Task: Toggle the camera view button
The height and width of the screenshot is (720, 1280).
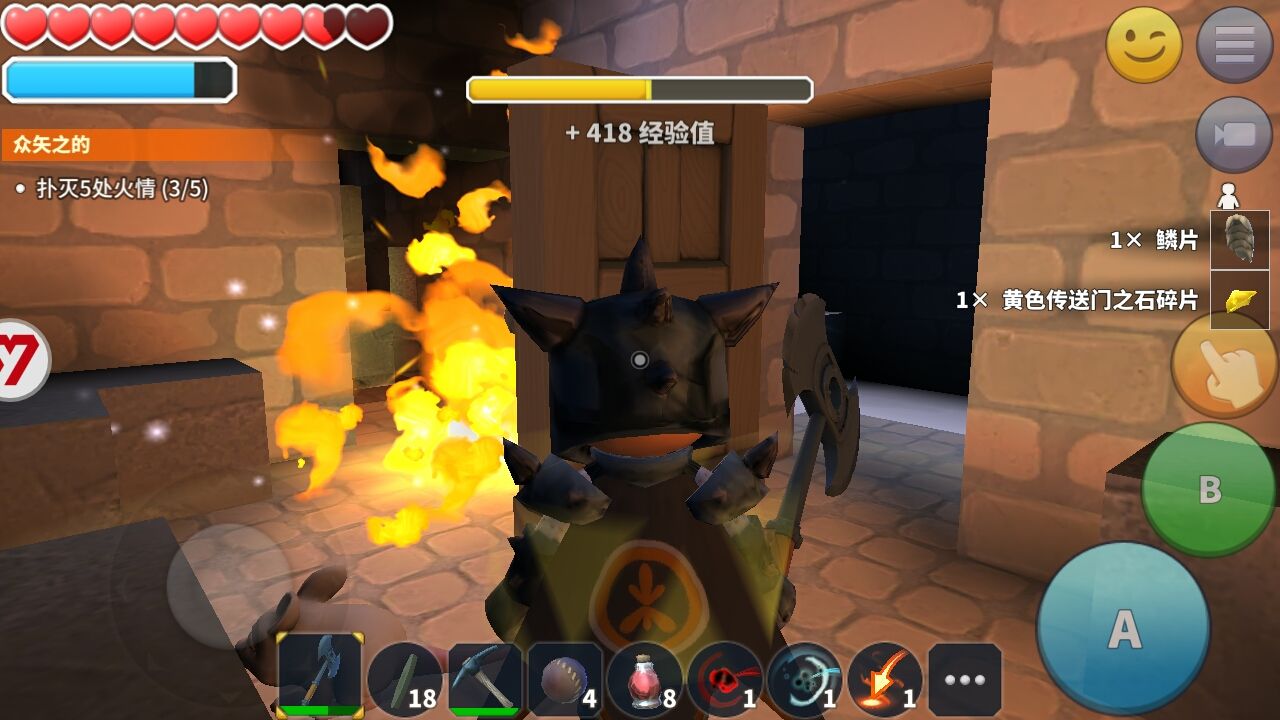Action: (x=1234, y=134)
